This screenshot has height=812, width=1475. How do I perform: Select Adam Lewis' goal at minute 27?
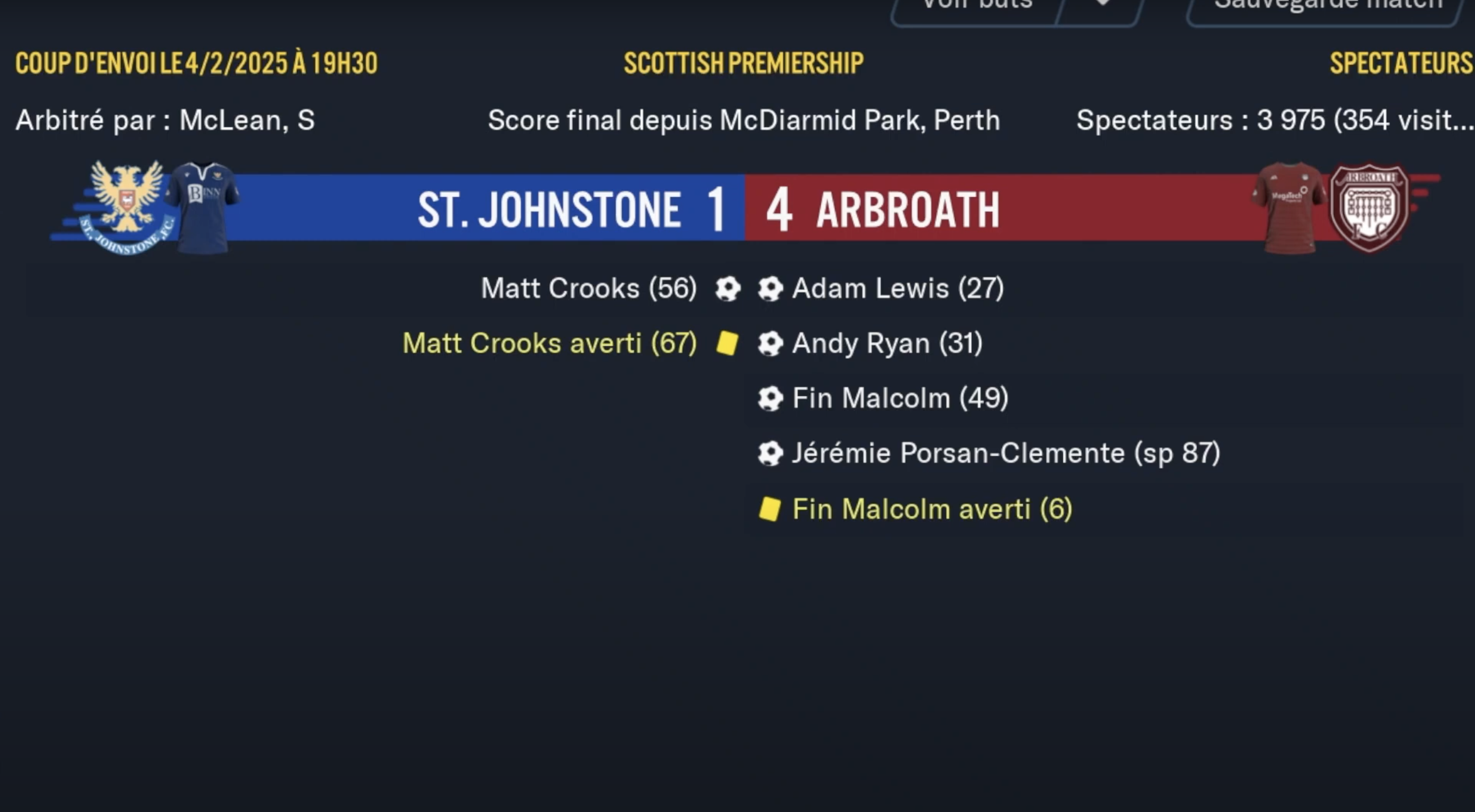(x=897, y=288)
